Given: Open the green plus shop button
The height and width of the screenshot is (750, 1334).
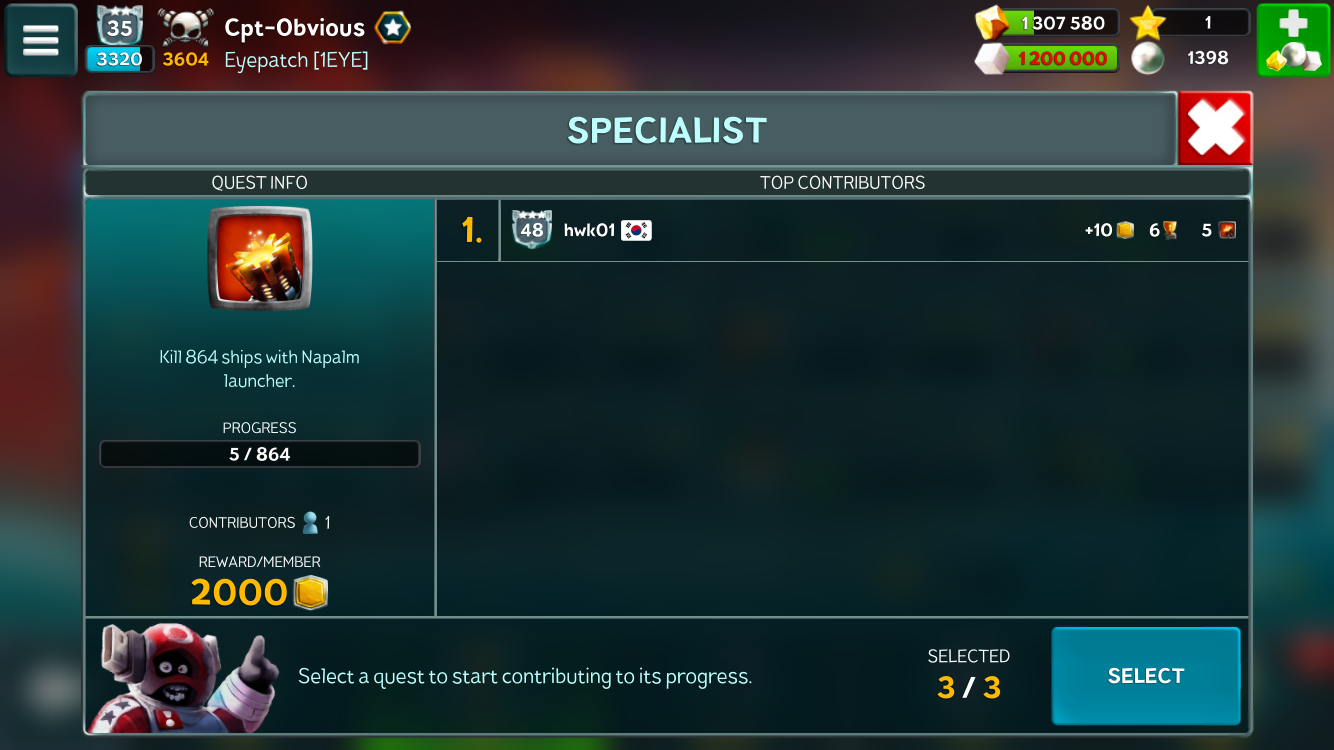Looking at the screenshot, I should tap(1293, 40).
